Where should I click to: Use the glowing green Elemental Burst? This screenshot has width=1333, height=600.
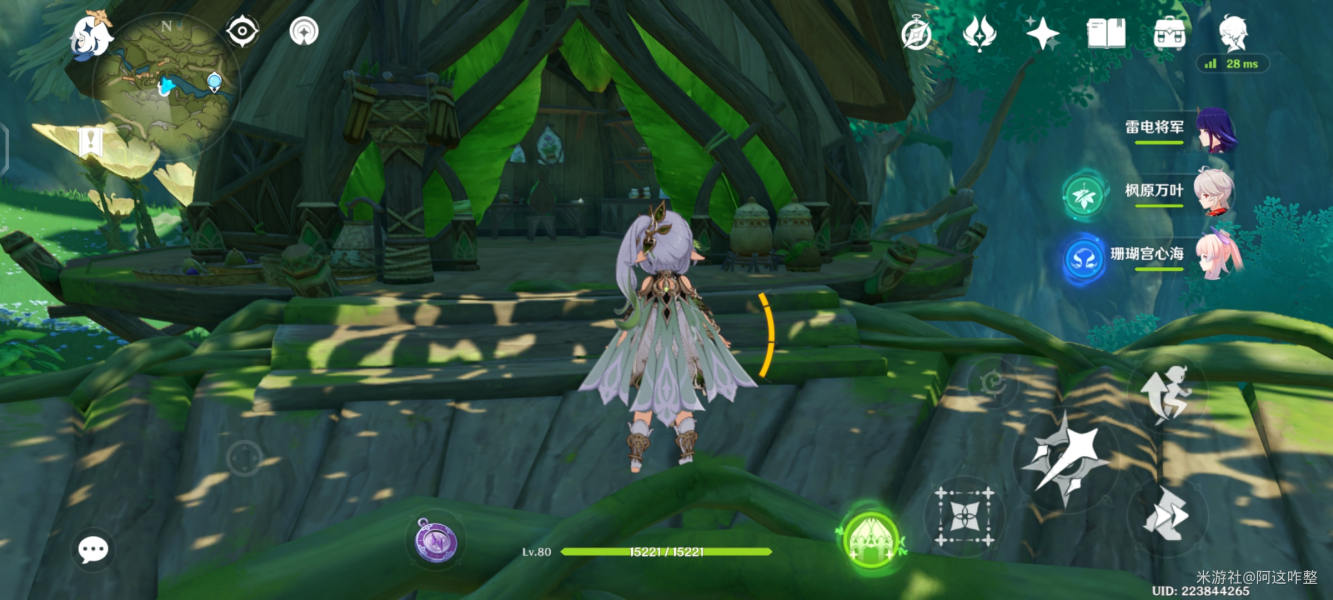(x=871, y=541)
